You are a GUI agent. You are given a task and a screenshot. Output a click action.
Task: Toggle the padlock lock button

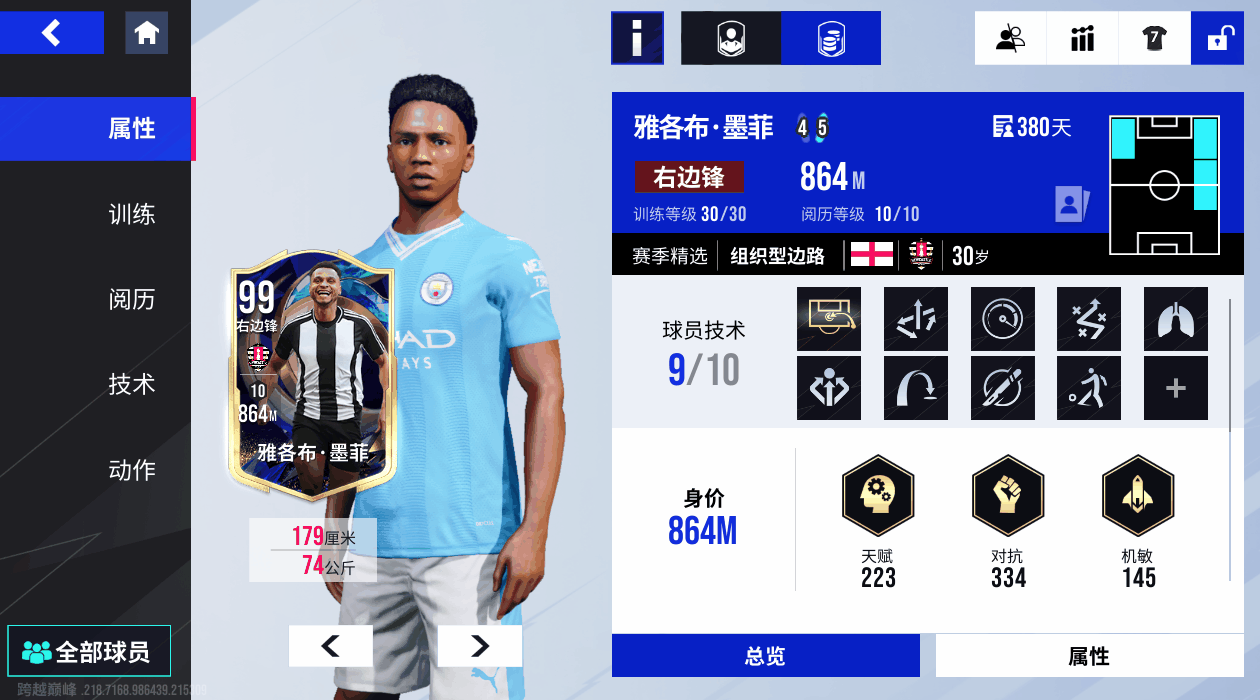1217,38
